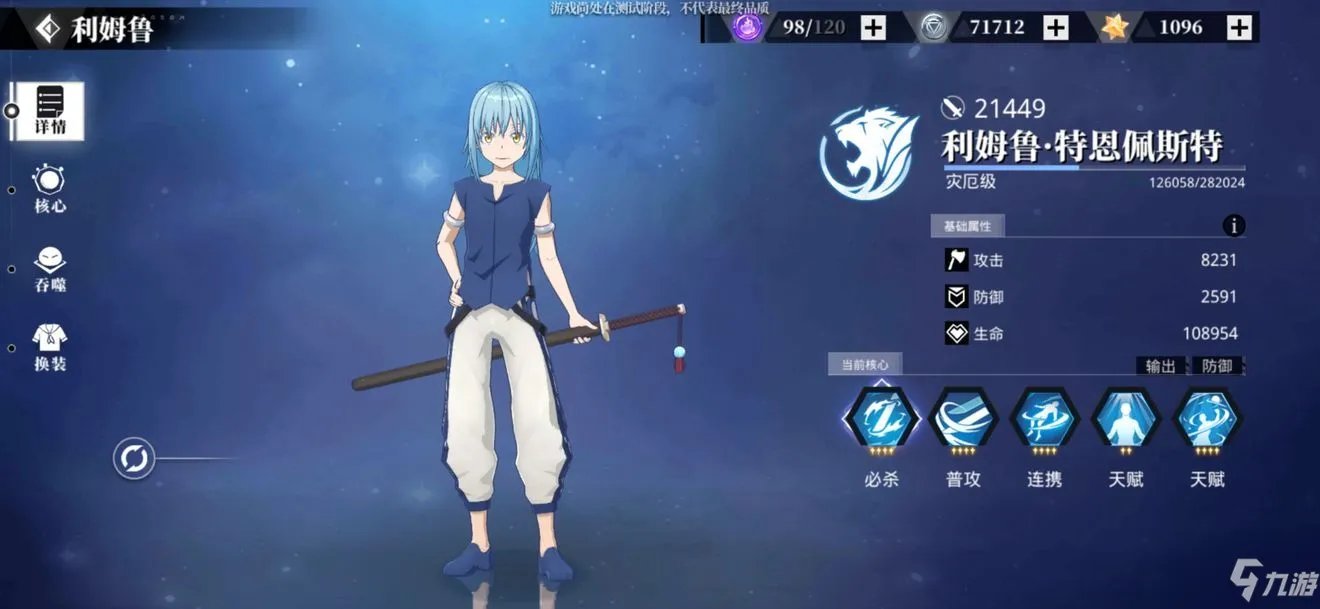Select the 防御 core preset
1320x609 pixels.
pos(1217,366)
